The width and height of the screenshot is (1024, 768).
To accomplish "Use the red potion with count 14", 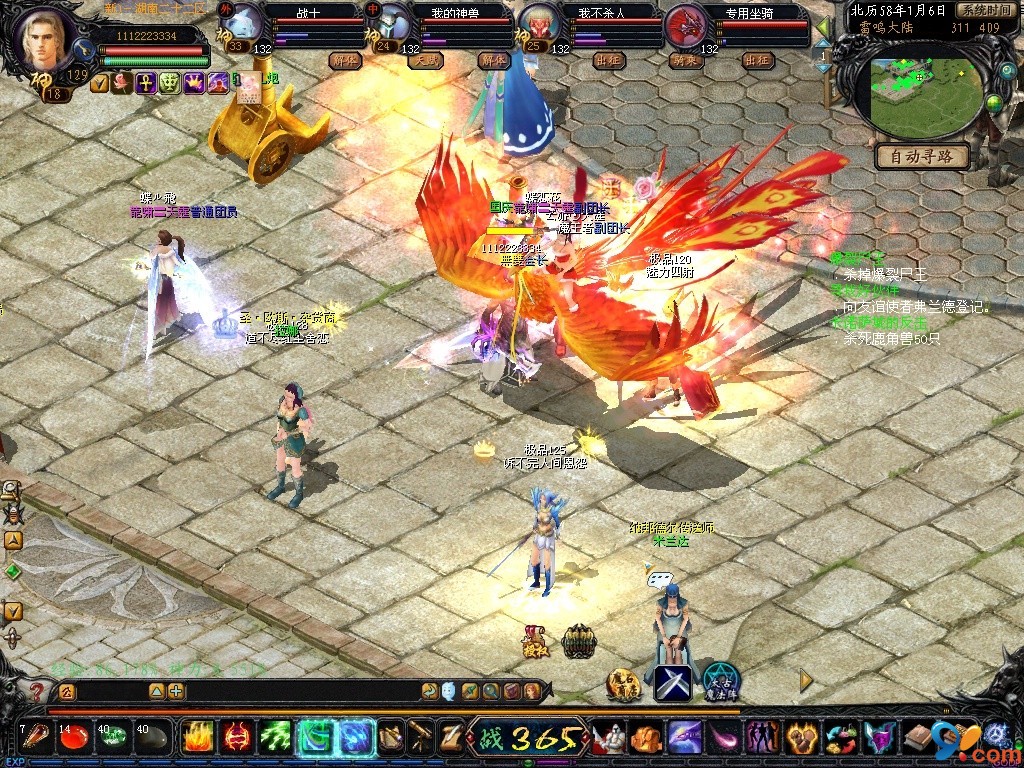I will [x=74, y=738].
